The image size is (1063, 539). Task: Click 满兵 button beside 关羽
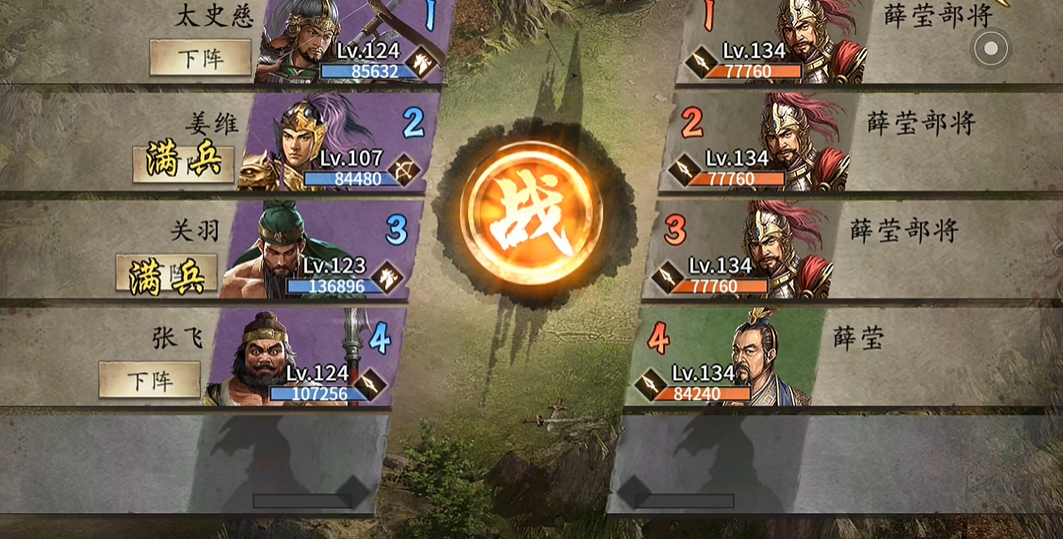click(166, 273)
